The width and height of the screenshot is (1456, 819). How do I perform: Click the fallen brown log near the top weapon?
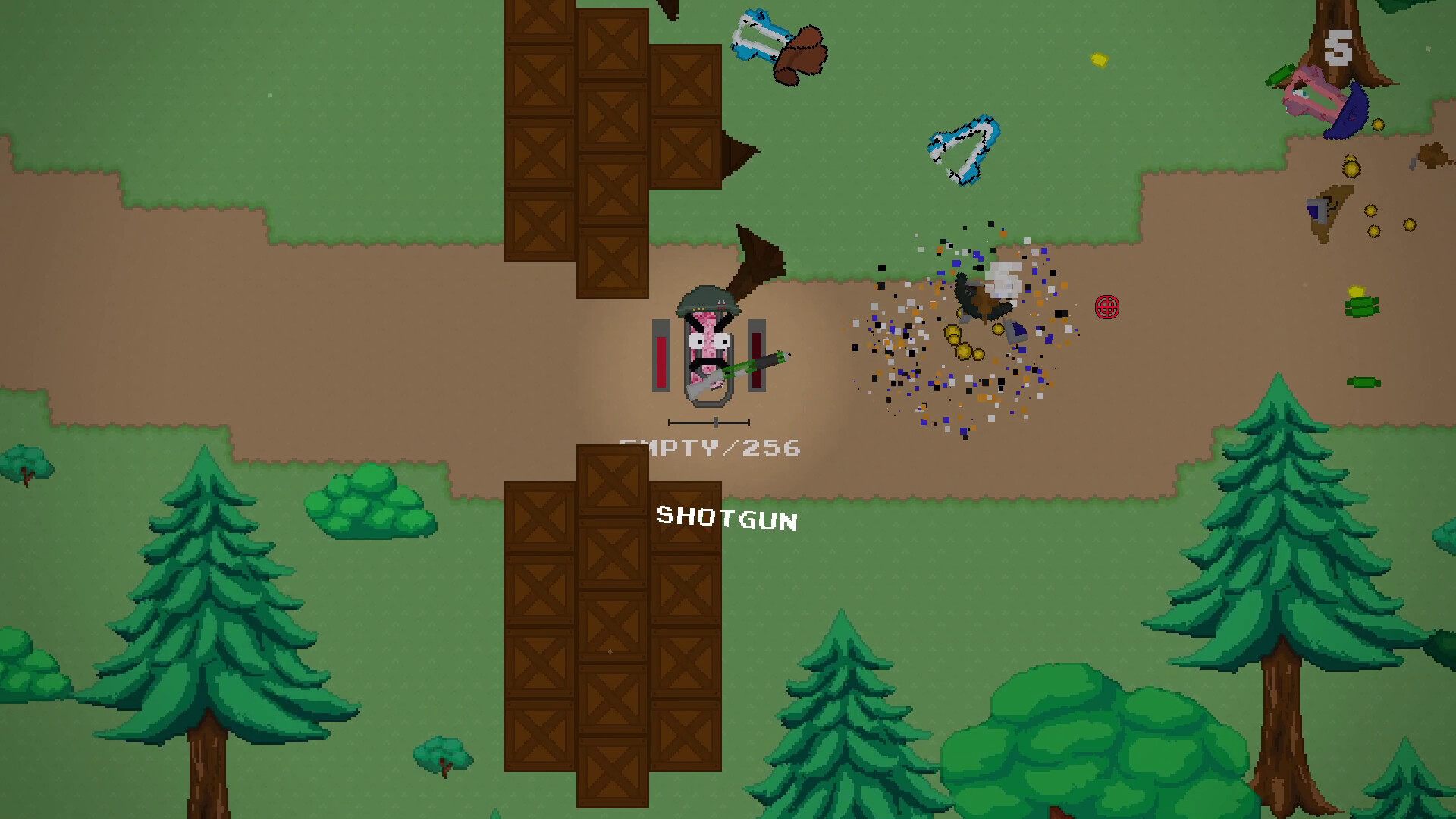click(x=804, y=57)
